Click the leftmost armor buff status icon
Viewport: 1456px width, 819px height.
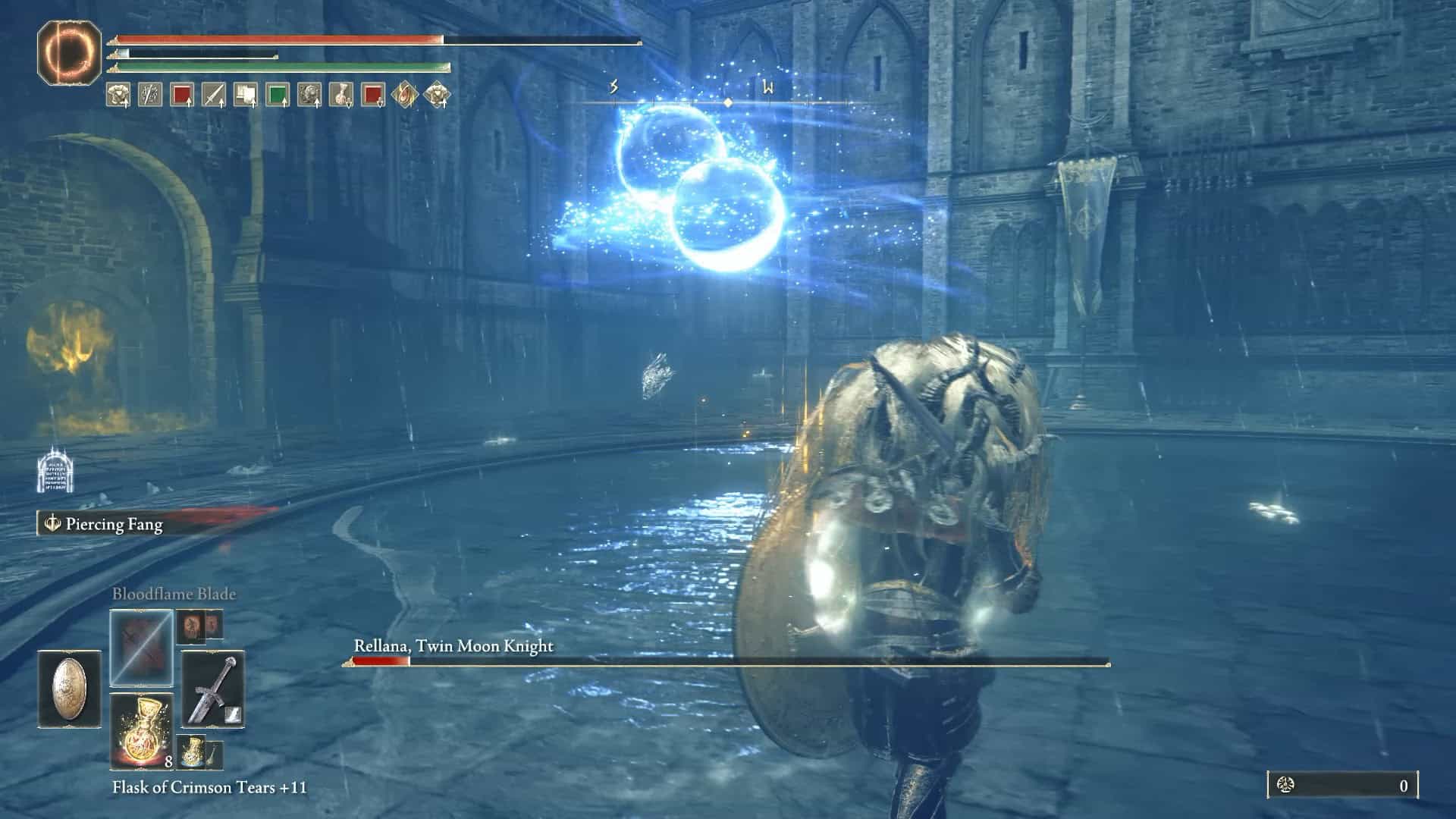(120, 95)
